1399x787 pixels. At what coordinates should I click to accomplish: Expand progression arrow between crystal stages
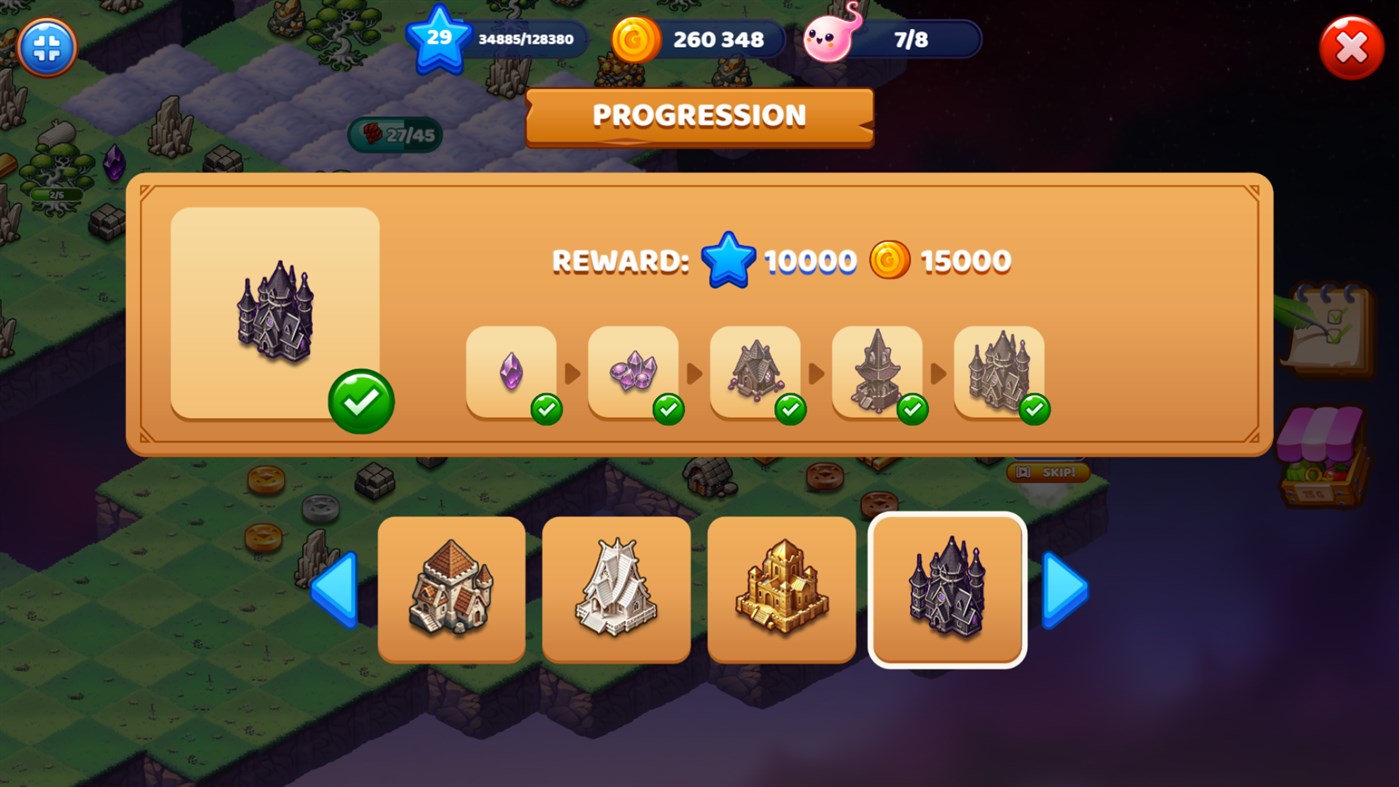click(x=573, y=372)
